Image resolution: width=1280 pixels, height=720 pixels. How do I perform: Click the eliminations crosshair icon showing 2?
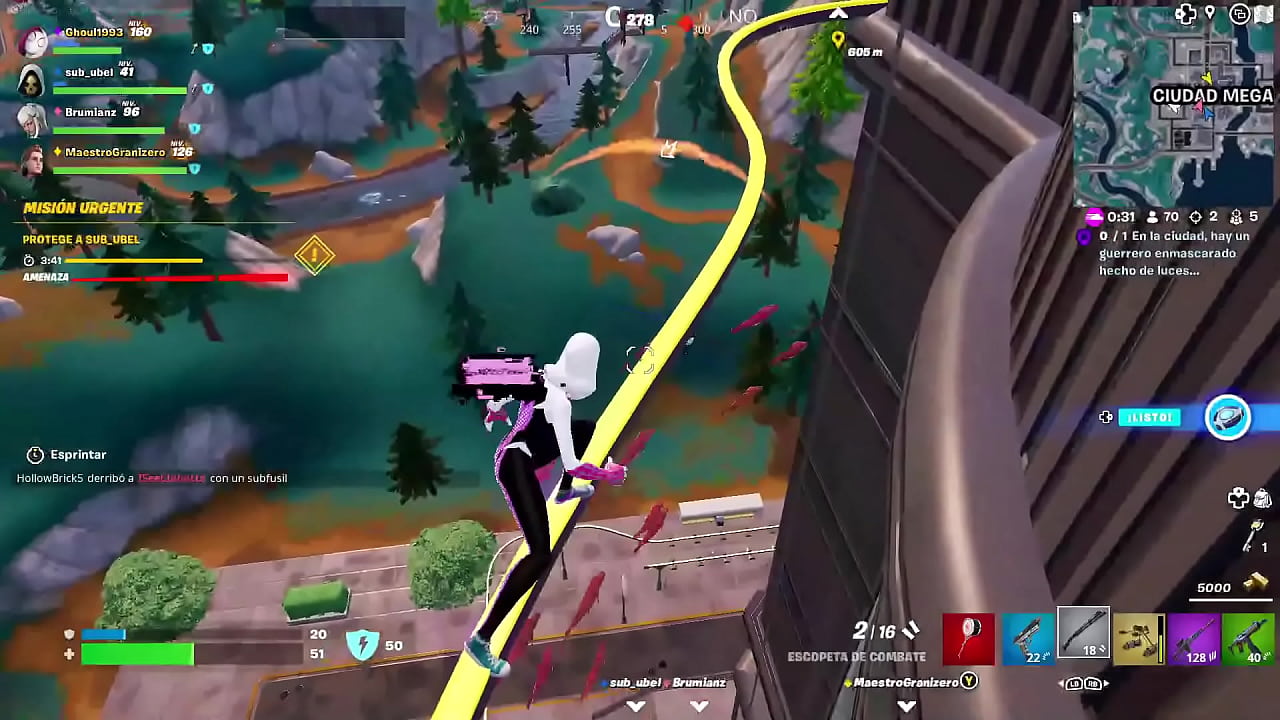tap(1197, 216)
